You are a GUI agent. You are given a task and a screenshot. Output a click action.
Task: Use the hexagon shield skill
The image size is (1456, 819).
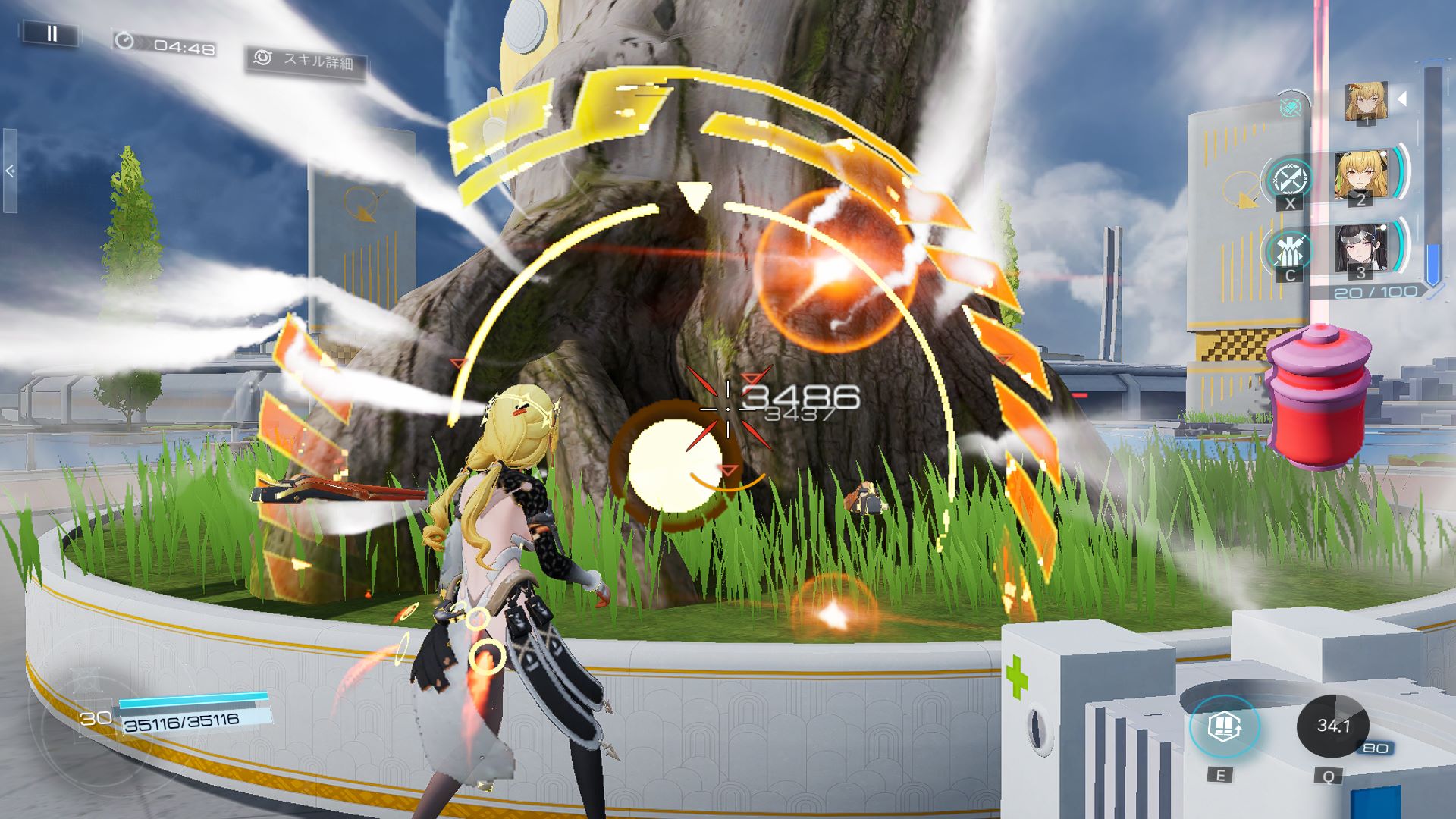[1223, 726]
